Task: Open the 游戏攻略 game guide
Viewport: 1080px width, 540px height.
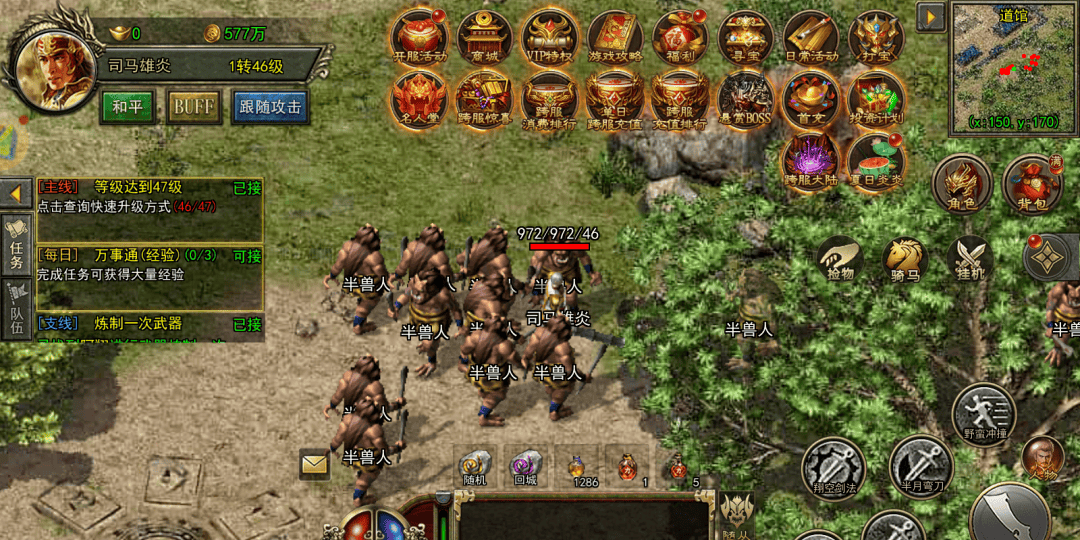Action: [x=614, y=38]
